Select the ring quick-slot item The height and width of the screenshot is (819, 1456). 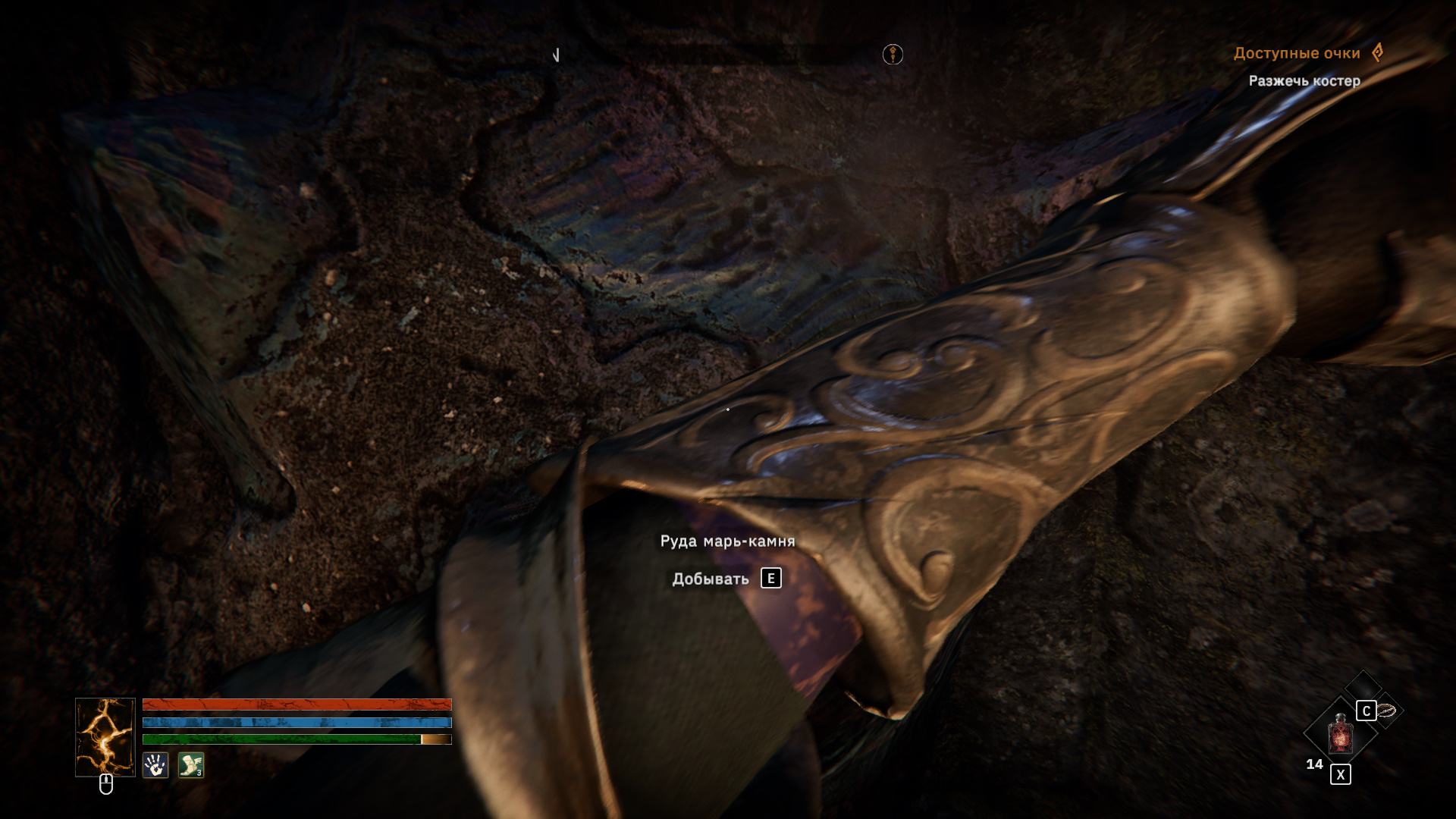click(1387, 711)
